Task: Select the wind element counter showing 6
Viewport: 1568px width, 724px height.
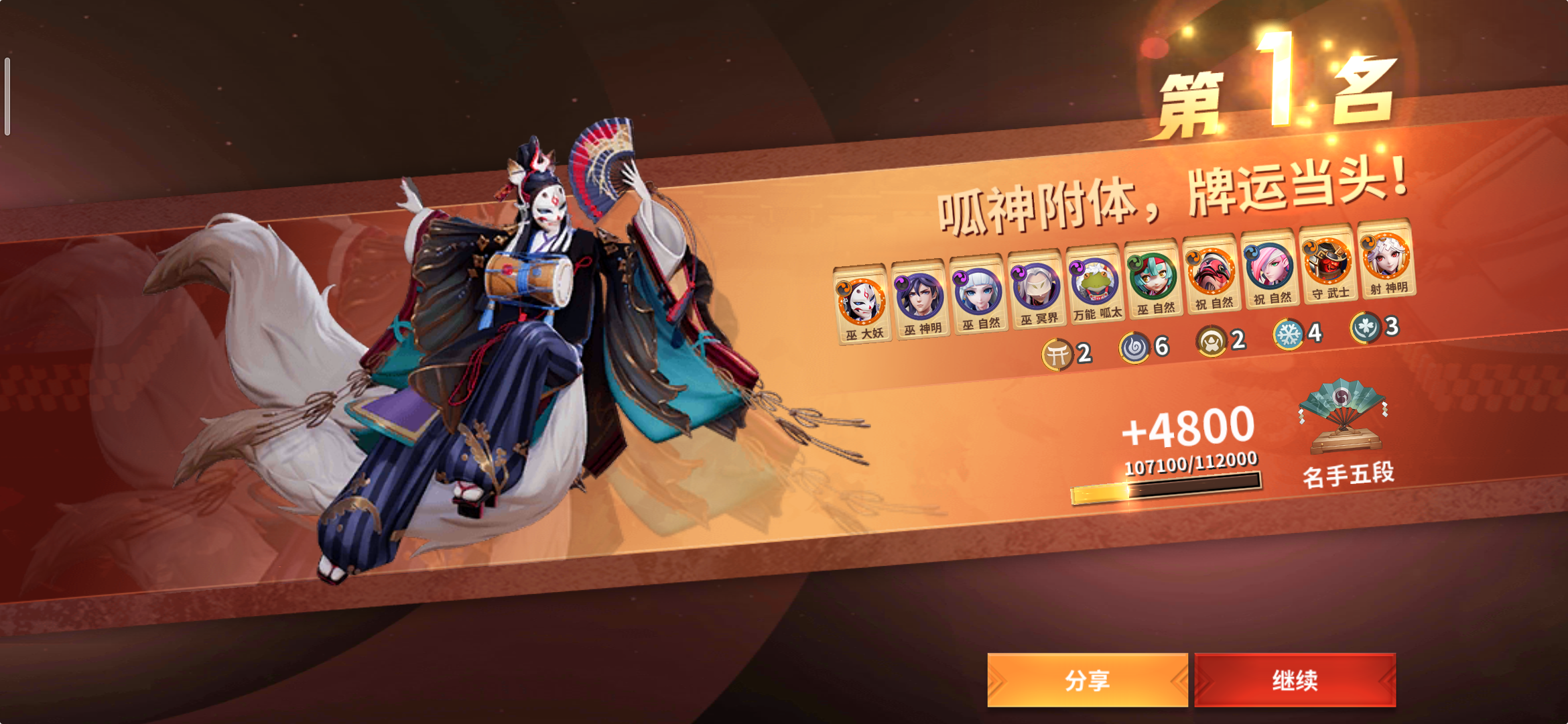Action: (1135, 345)
